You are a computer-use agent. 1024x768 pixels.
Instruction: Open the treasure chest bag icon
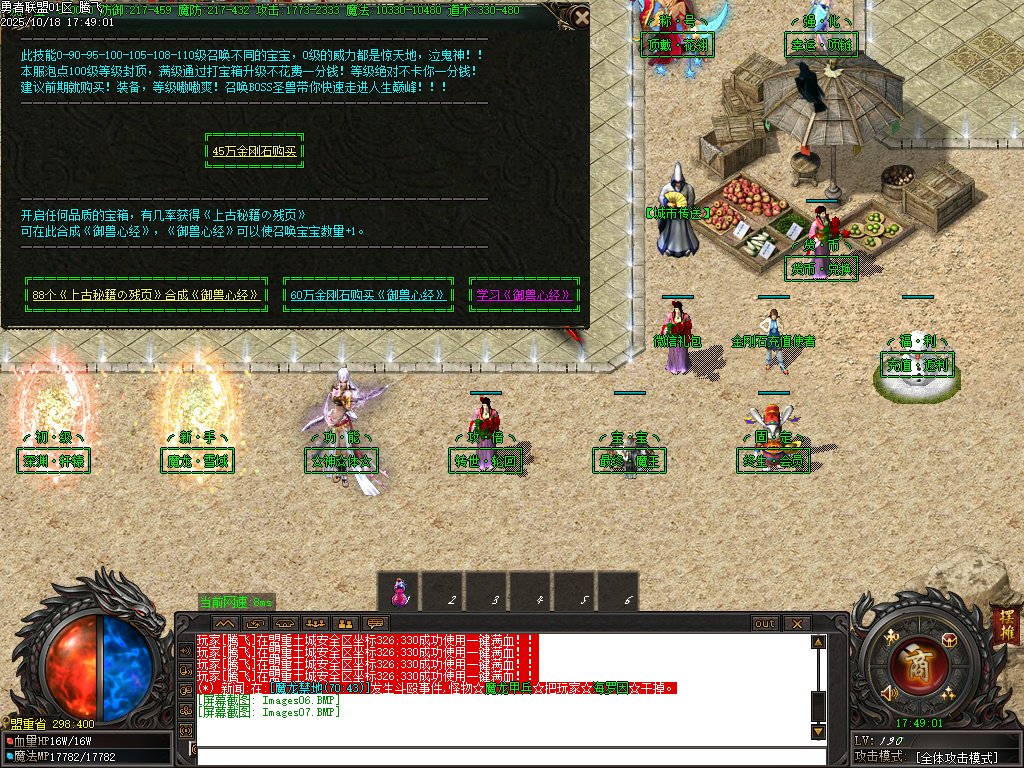pos(948,640)
